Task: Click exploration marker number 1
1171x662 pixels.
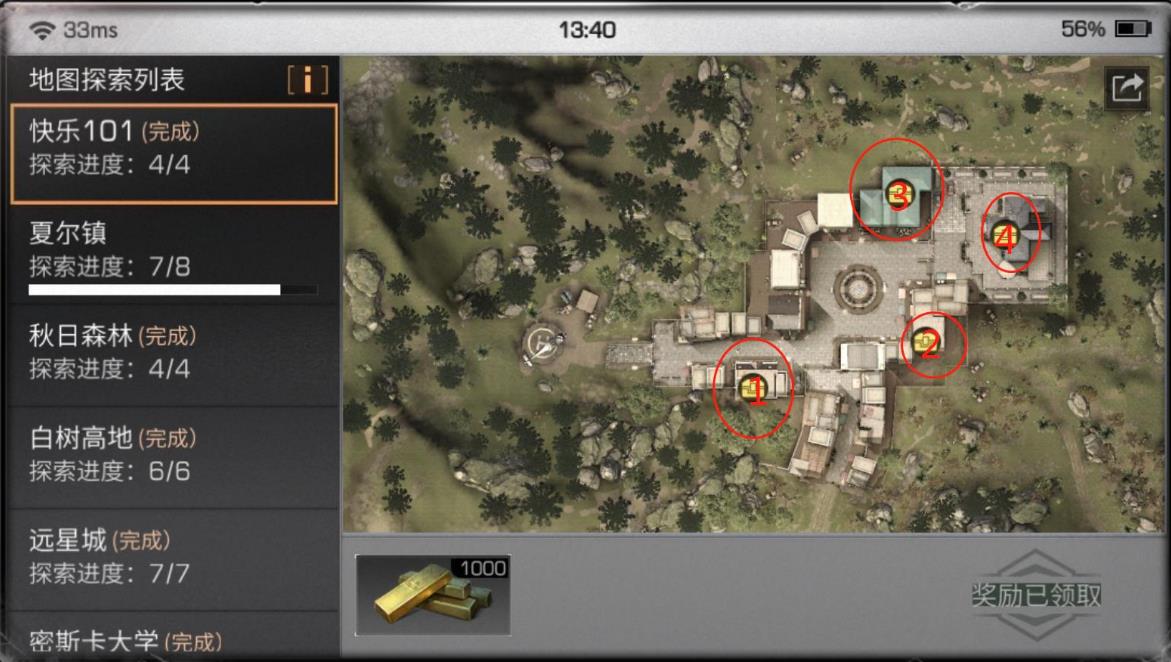Action: pos(755,390)
